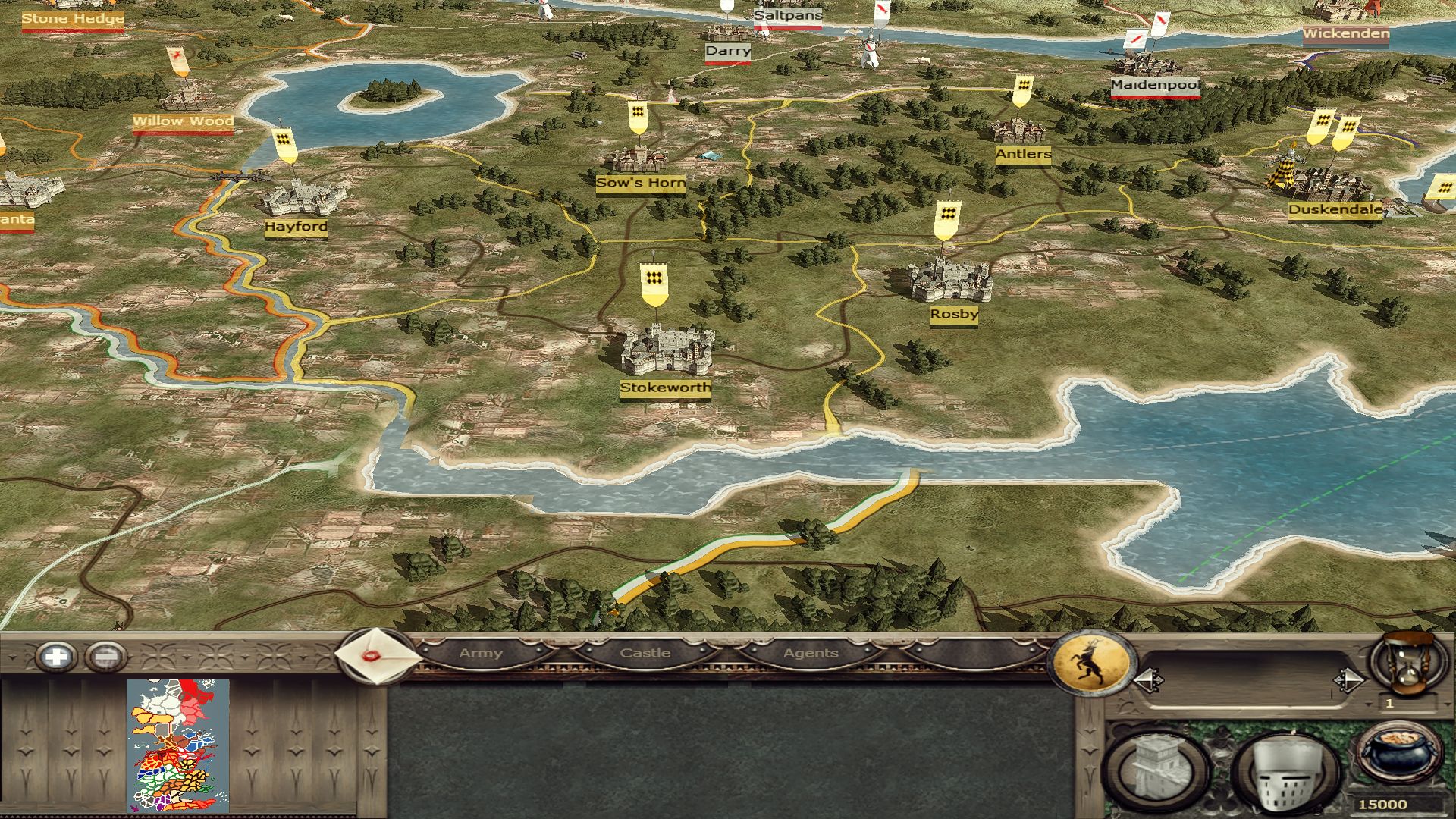
Task: Zoom in the minimap with the plus button
Action: (x=56, y=657)
